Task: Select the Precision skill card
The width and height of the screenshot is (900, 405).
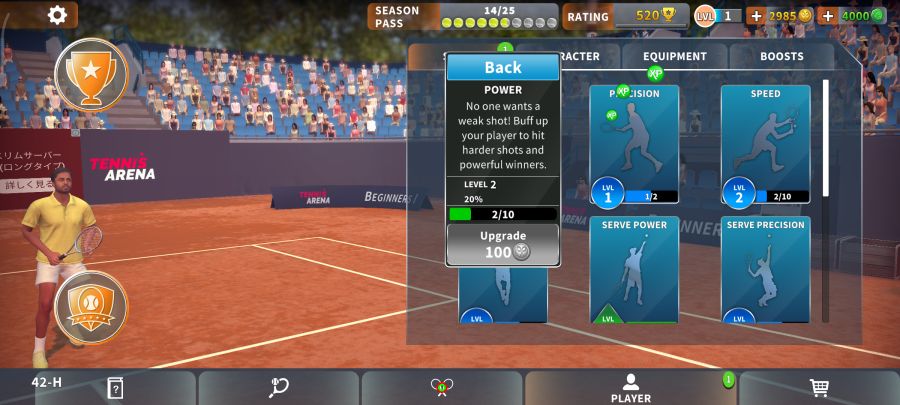Action: point(634,143)
